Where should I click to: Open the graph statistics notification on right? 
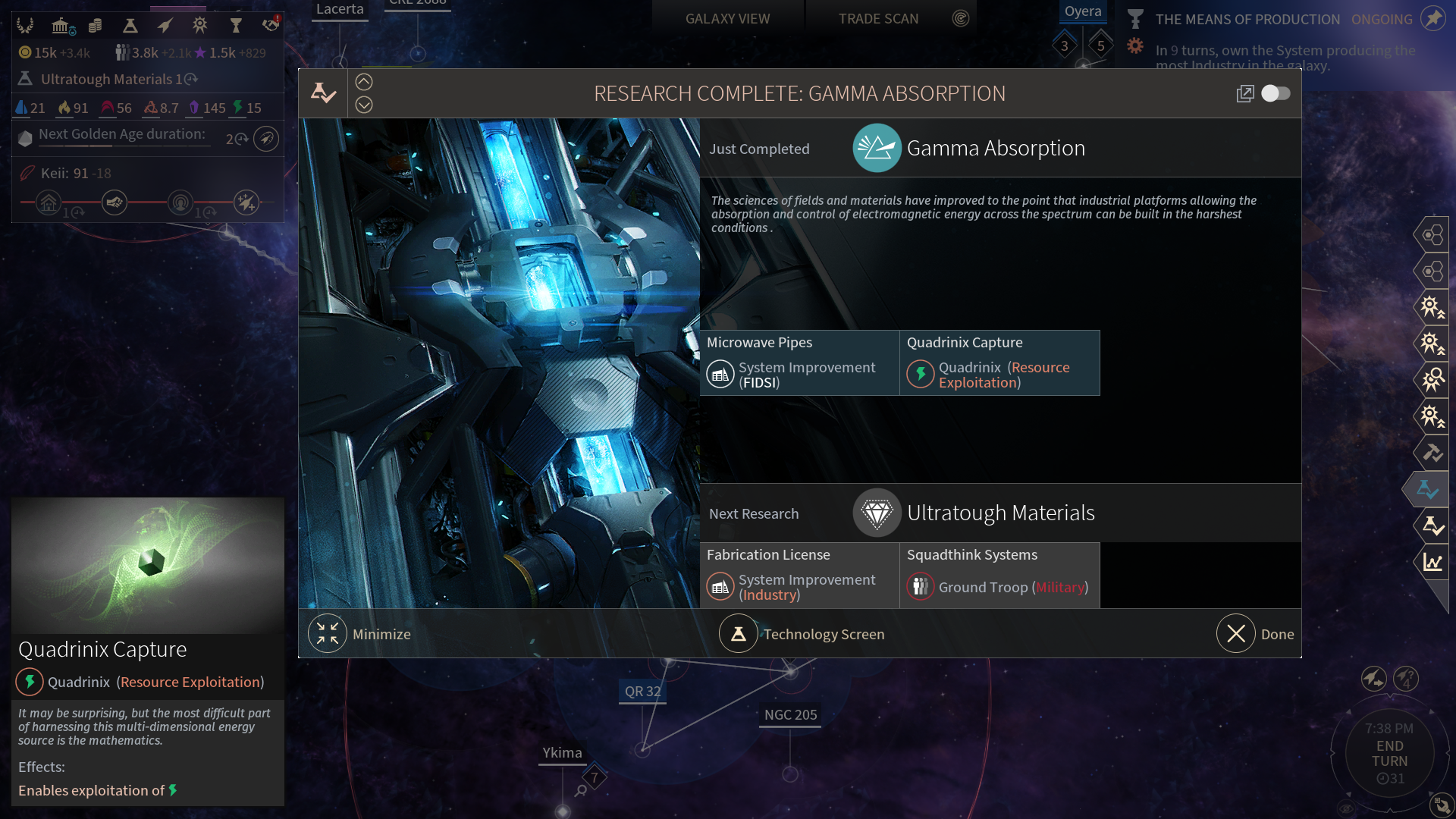click(1432, 562)
